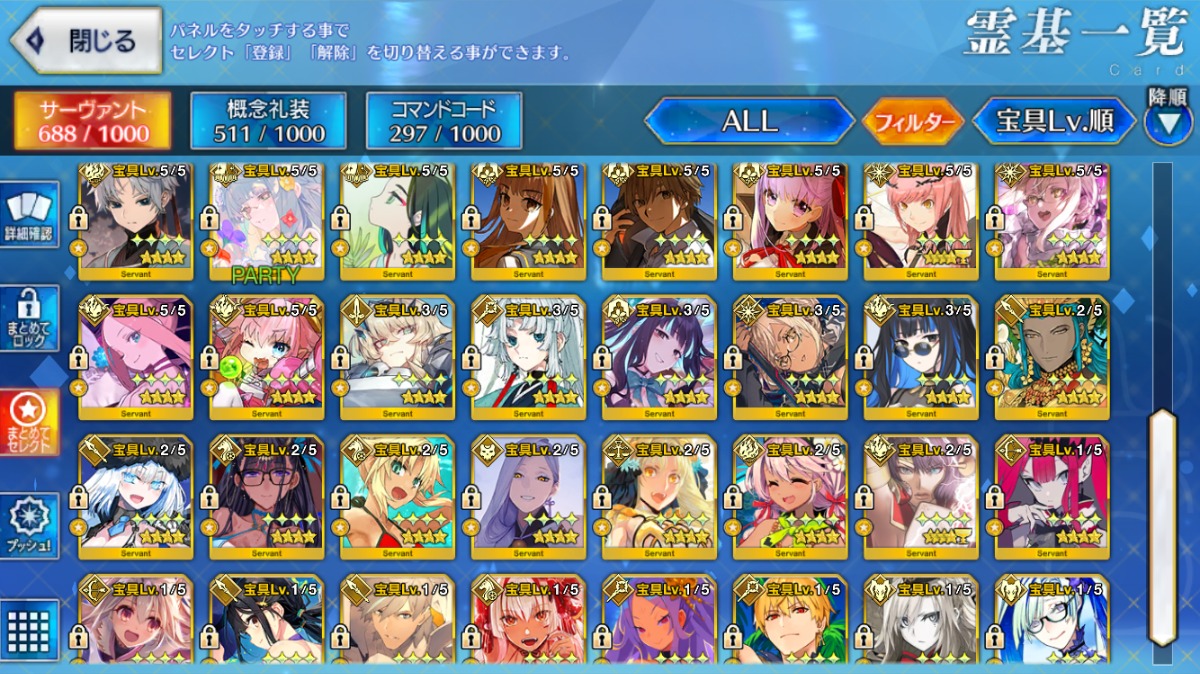
Task: Show the コマンドコード tab
Action: coord(444,121)
